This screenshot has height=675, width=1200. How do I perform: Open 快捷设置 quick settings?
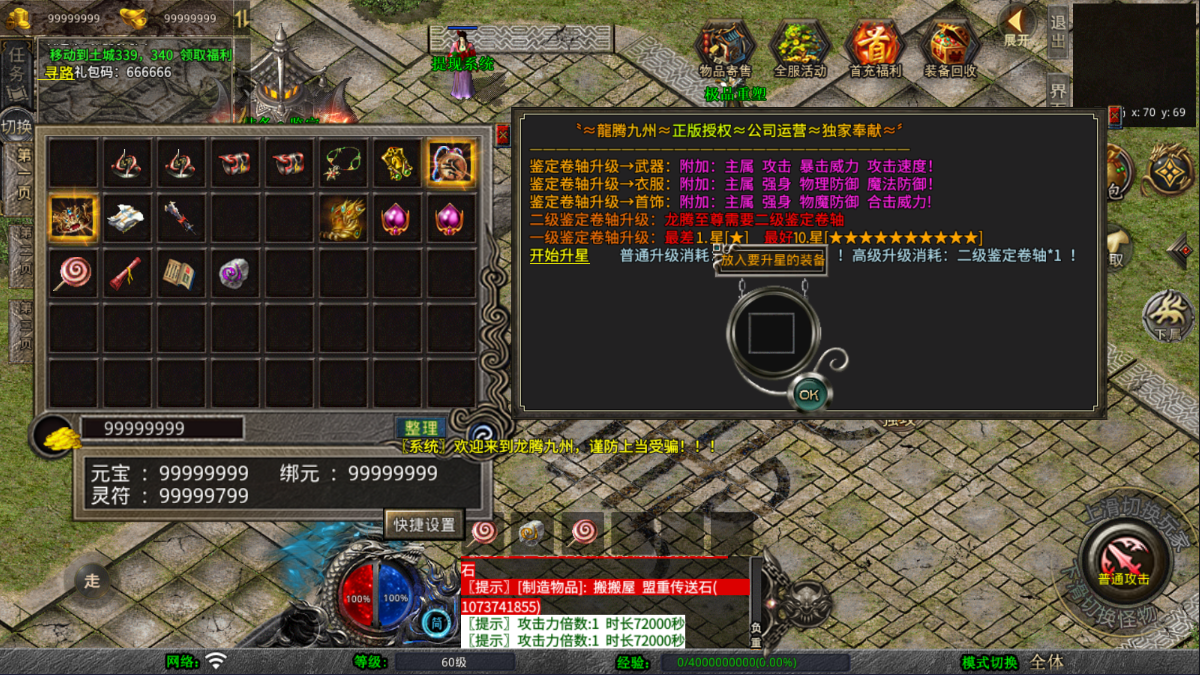click(424, 524)
